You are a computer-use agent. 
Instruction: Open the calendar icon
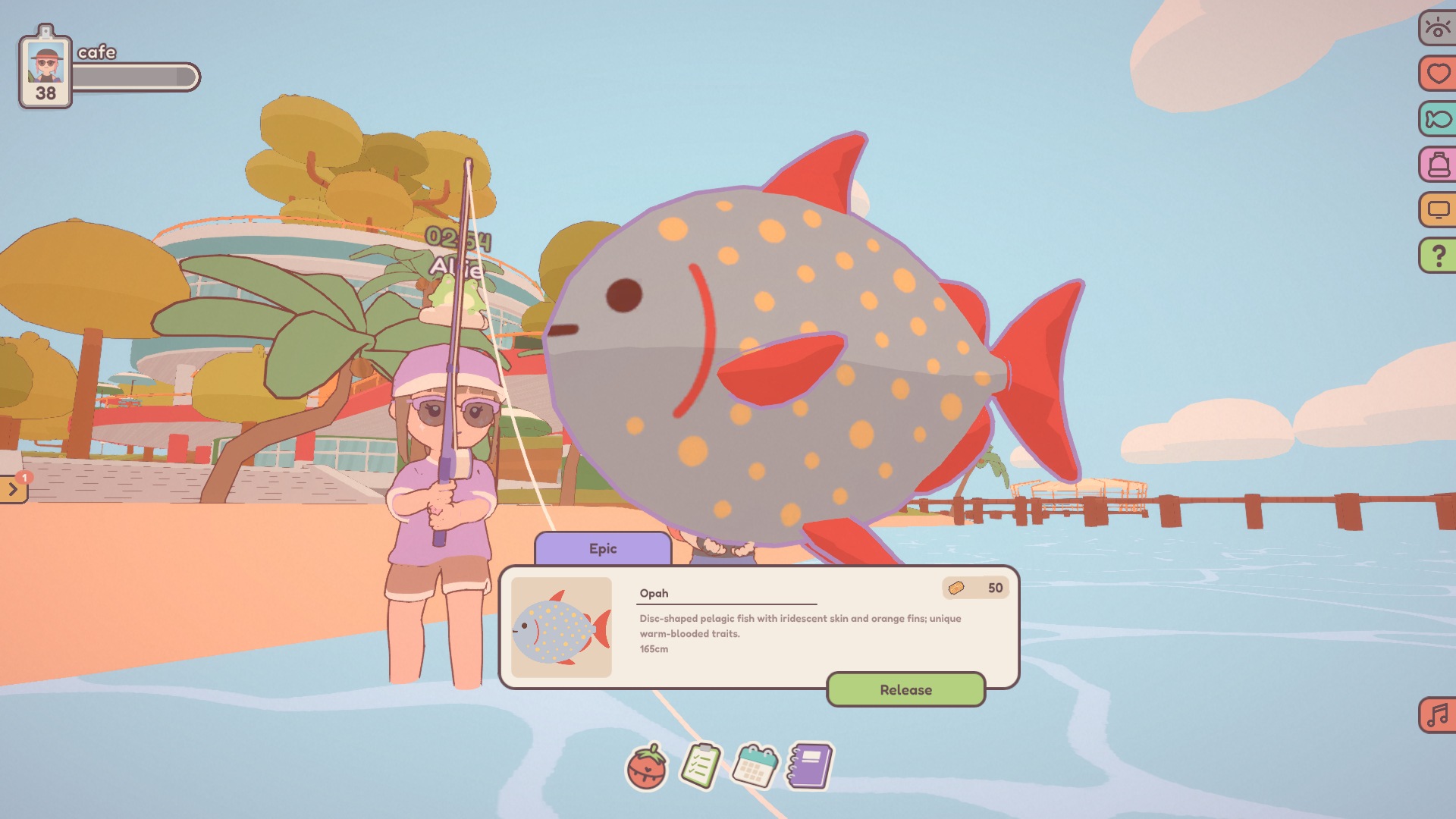coord(755,765)
